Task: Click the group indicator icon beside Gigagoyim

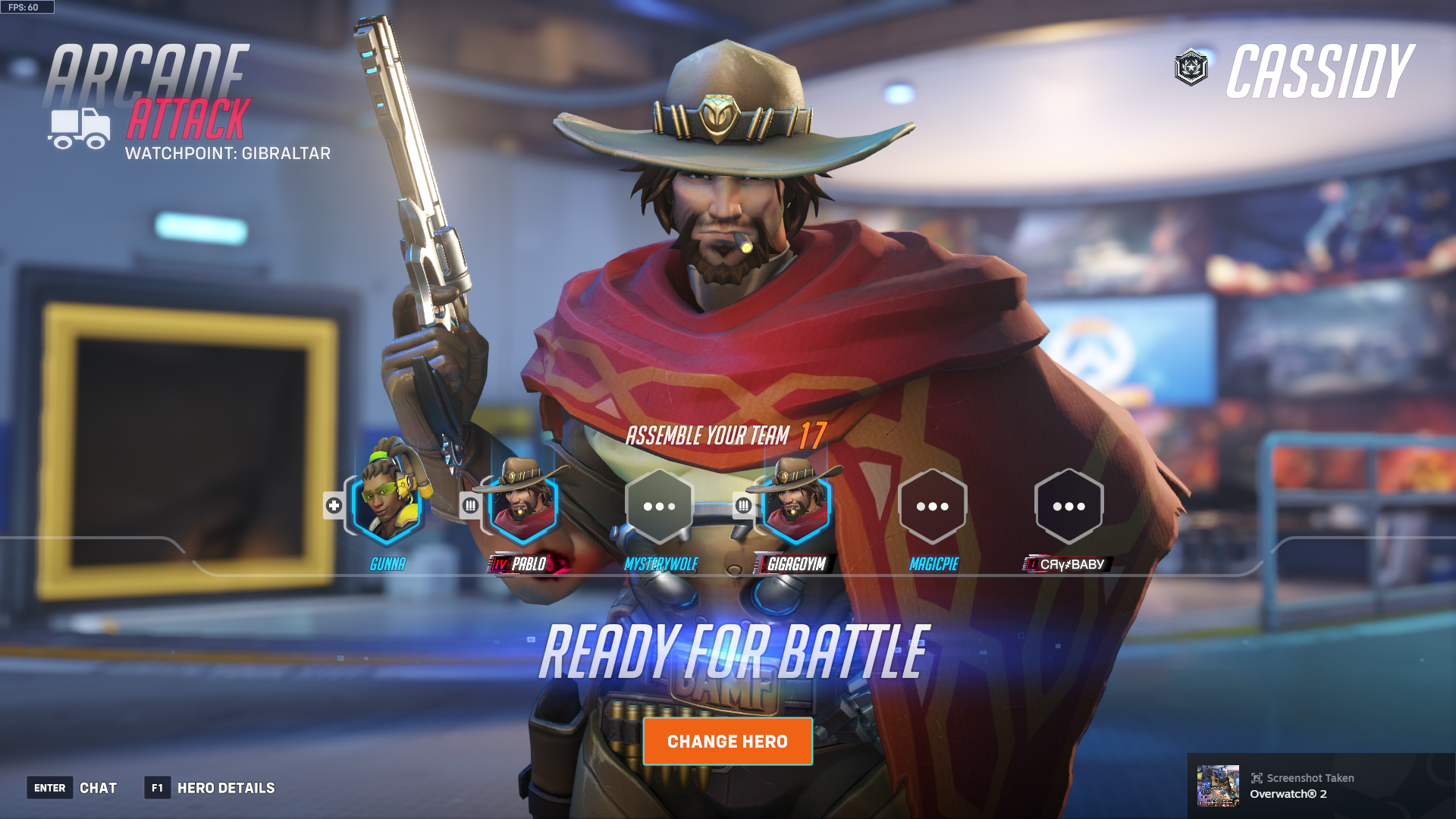Action: [742, 507]
